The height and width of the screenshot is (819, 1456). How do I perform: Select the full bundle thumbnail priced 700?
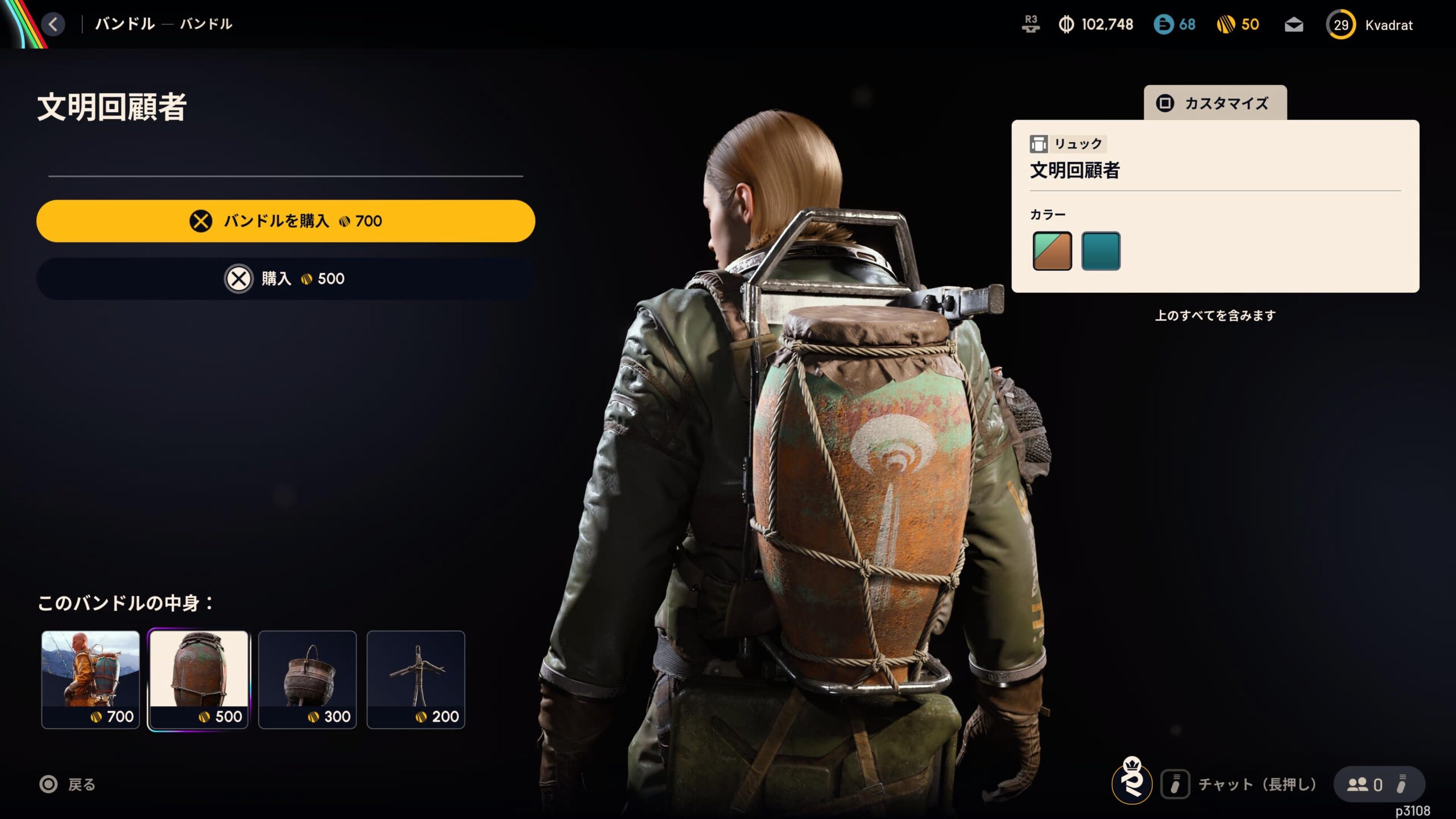pos(90,679)
